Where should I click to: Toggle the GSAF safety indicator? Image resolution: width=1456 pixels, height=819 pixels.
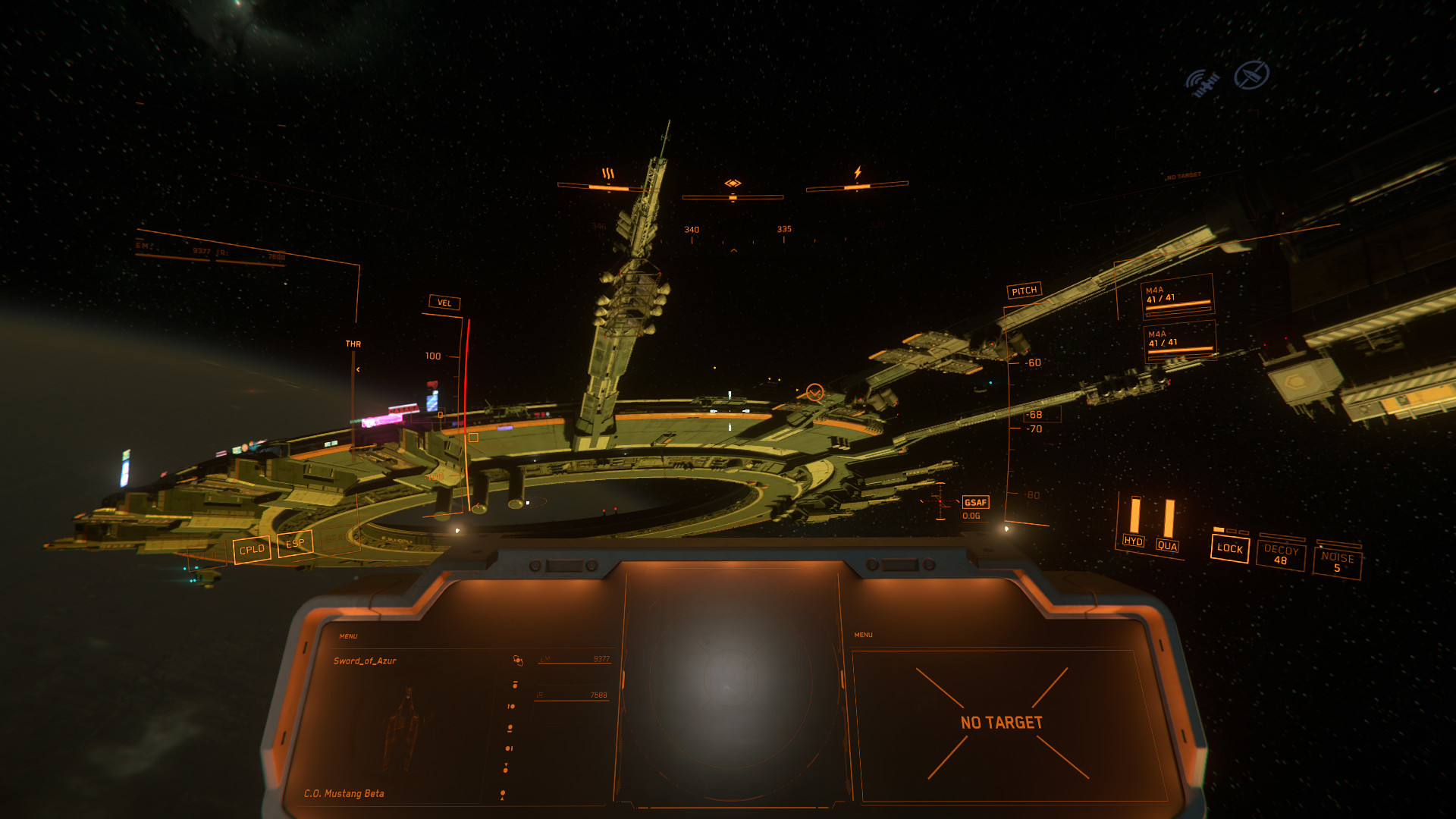click(975, 502)
